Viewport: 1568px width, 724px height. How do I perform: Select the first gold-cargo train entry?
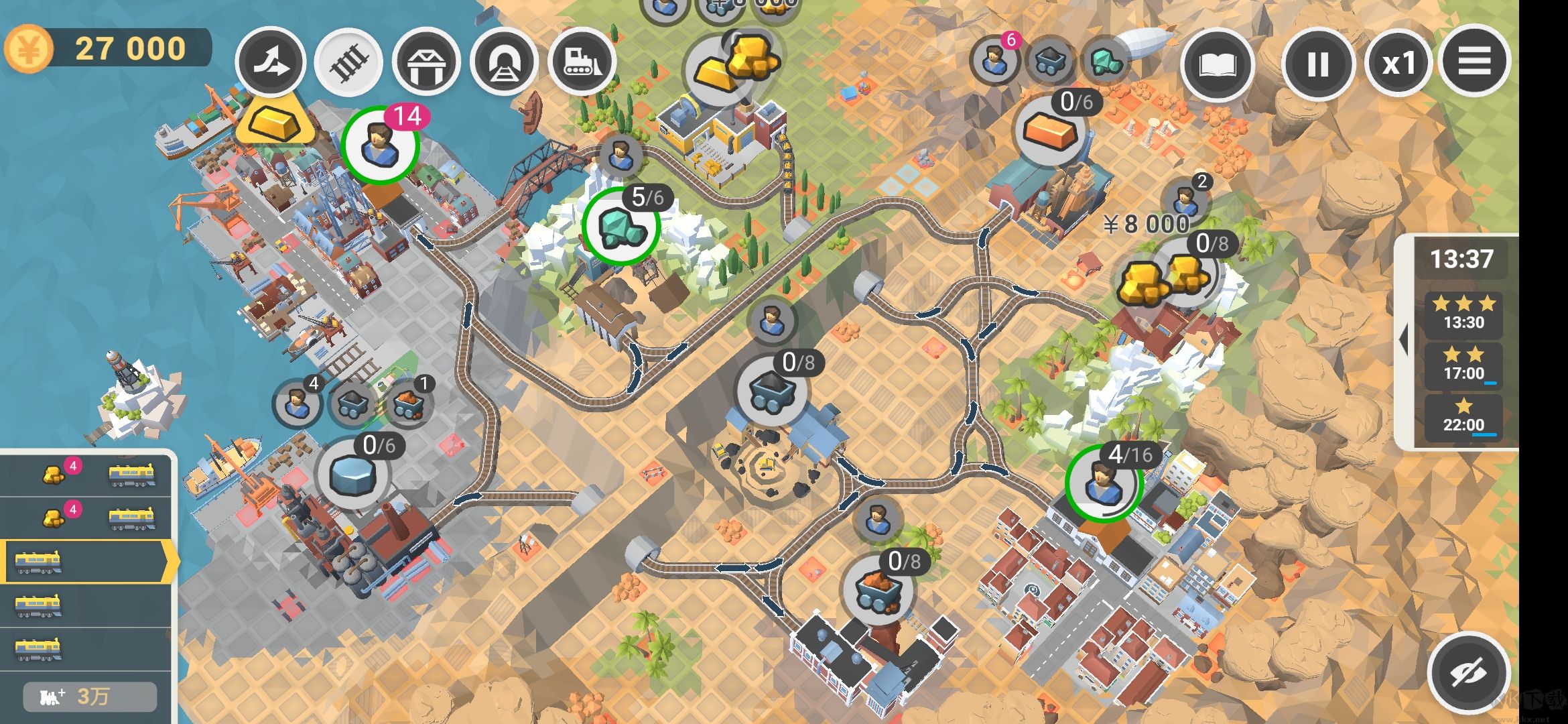click(x=87, y=476)
